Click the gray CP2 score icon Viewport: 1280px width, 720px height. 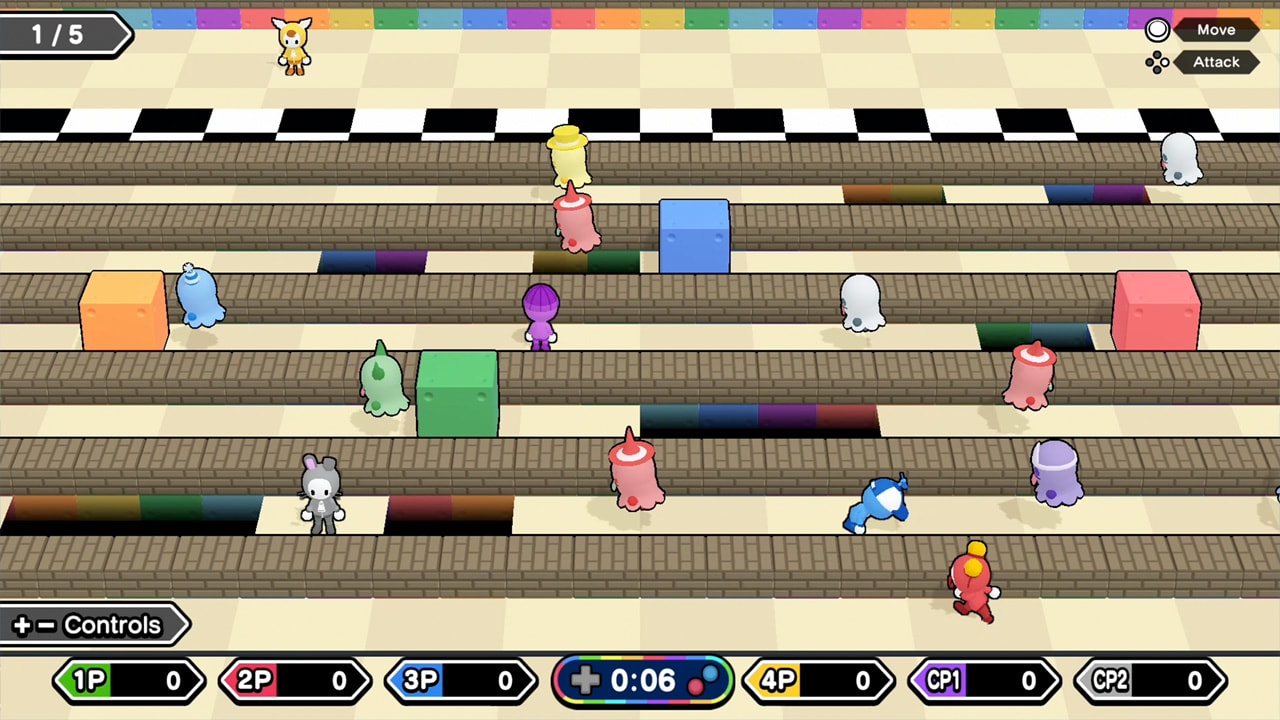[x=1110, y=681]
